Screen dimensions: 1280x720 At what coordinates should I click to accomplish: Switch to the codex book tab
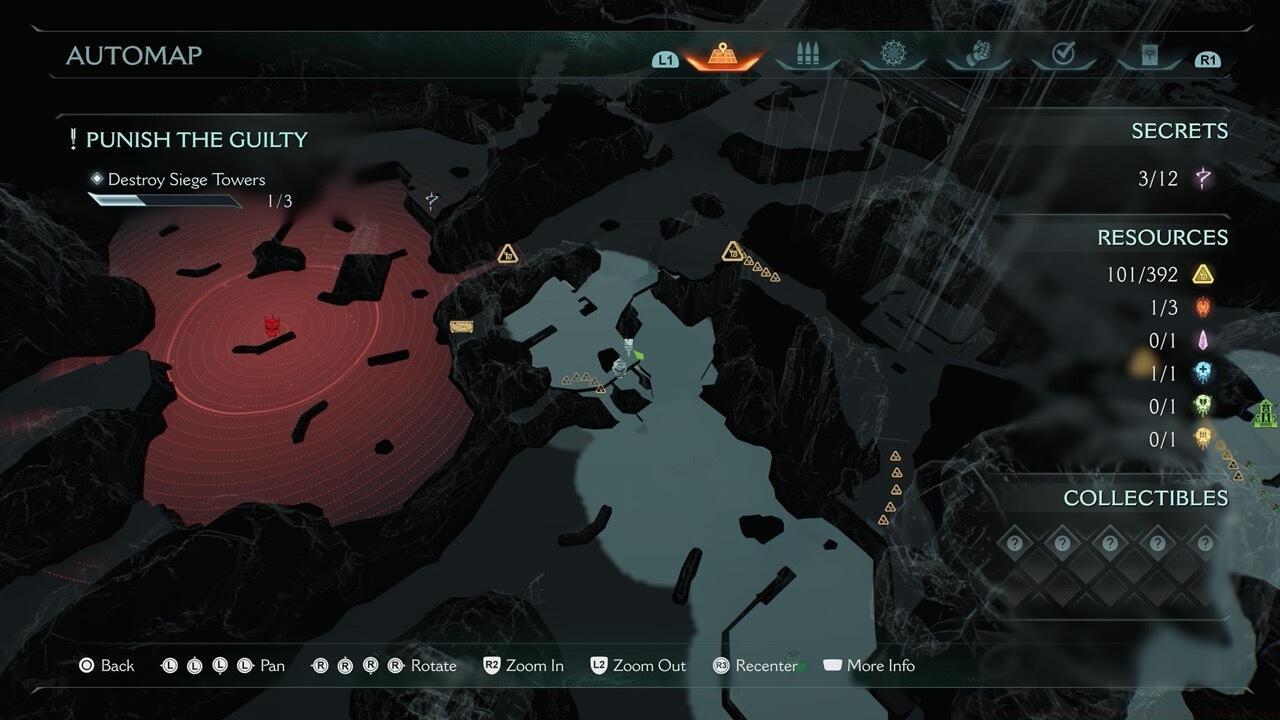[1148, 56]
